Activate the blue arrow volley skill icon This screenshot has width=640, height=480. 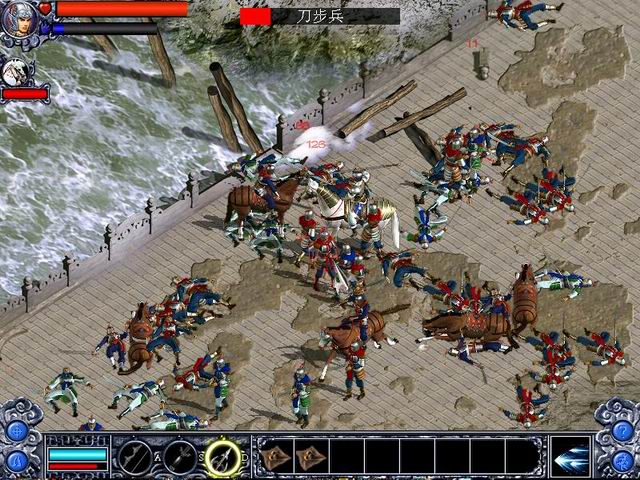[569, 455]
